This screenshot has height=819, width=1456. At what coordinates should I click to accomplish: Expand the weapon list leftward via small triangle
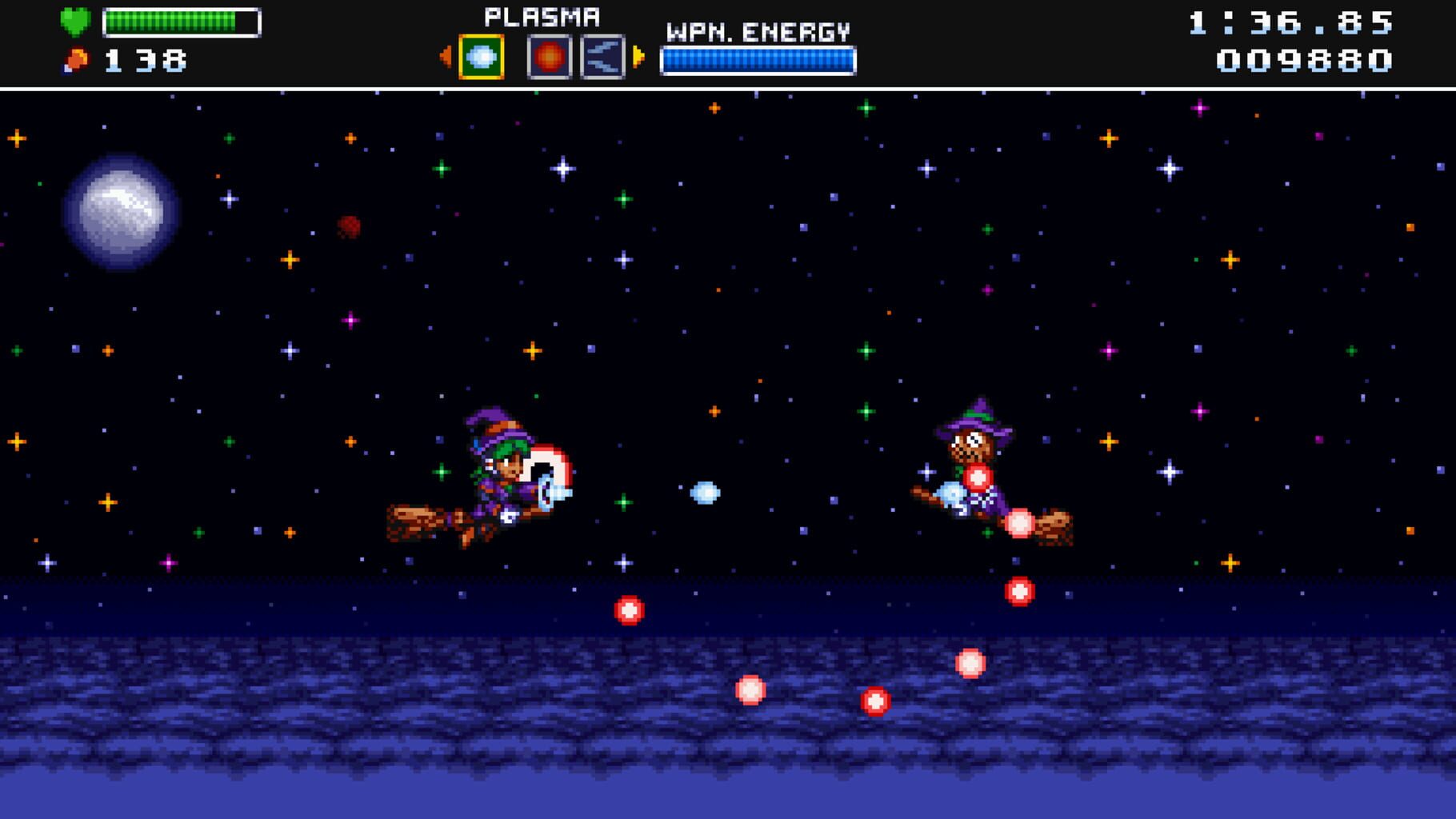point(445,55)
